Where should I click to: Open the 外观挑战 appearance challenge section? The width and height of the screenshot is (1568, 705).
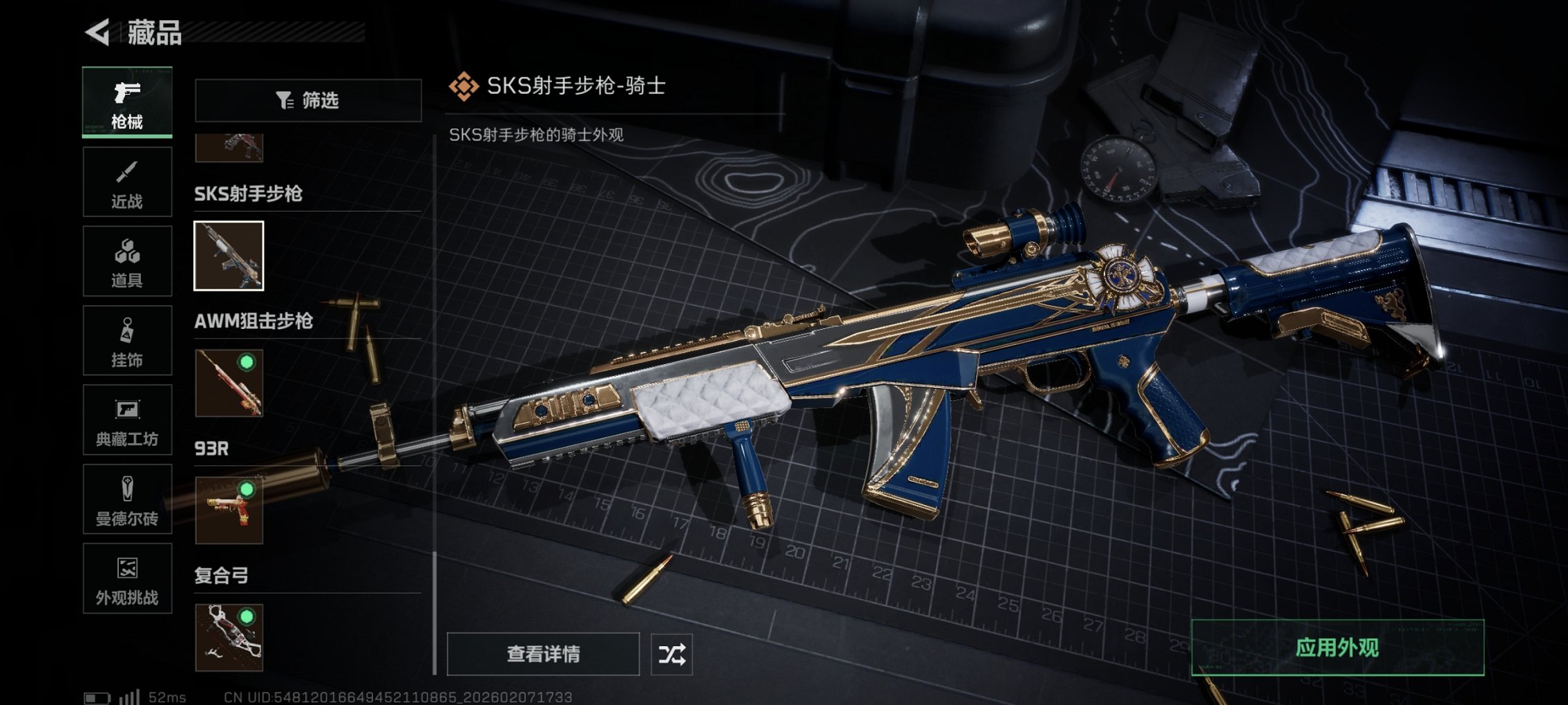(126, 579)
